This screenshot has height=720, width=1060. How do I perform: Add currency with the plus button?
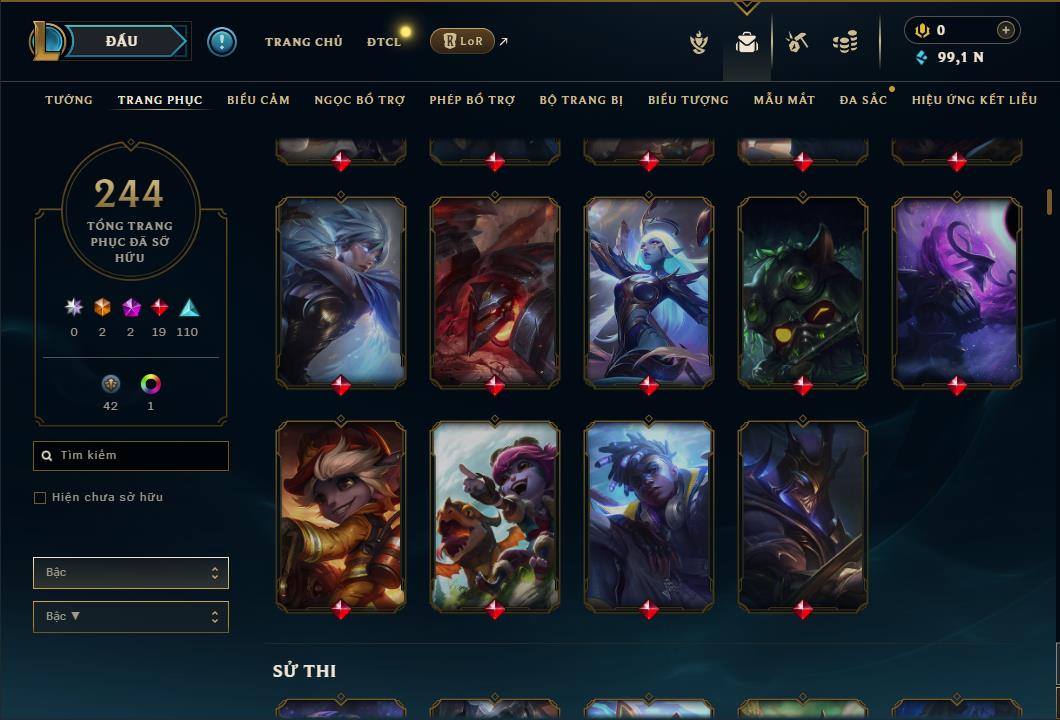tap(1005, 30)
